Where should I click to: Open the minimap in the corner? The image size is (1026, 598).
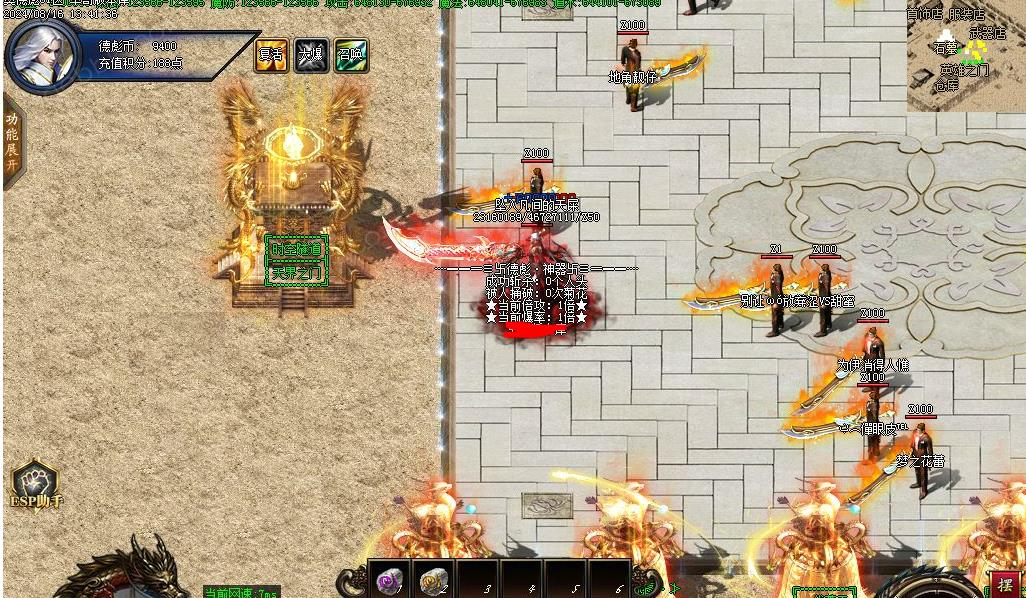[x=965, y=58]
